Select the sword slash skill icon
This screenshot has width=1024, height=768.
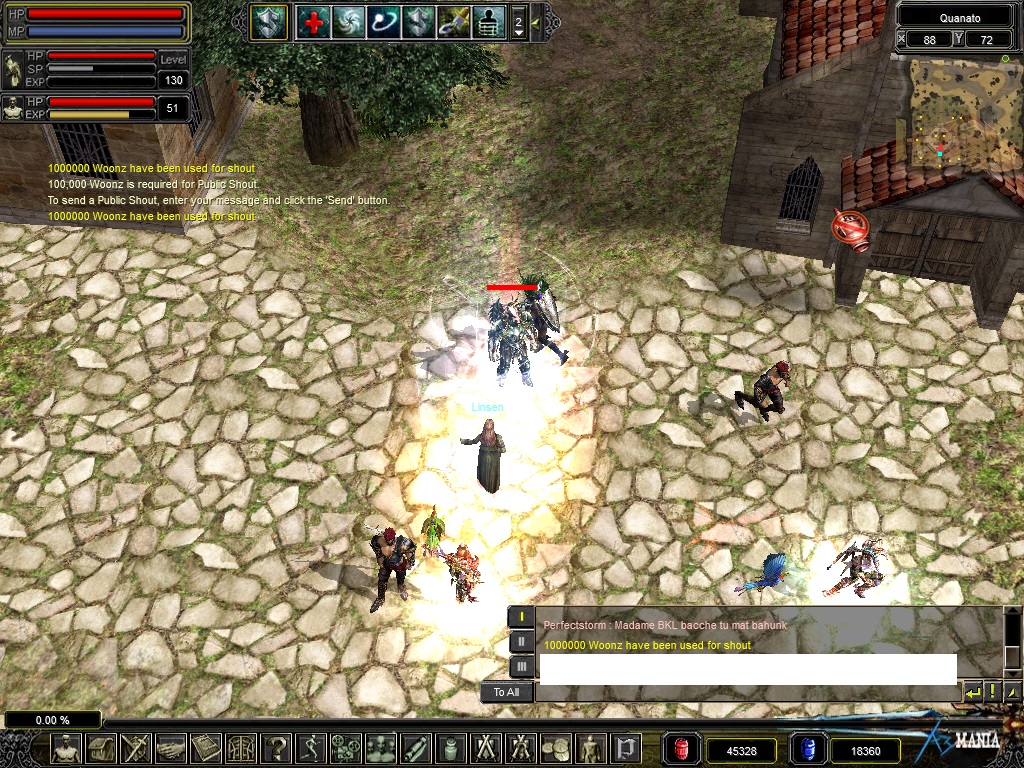tap(454, 21)
